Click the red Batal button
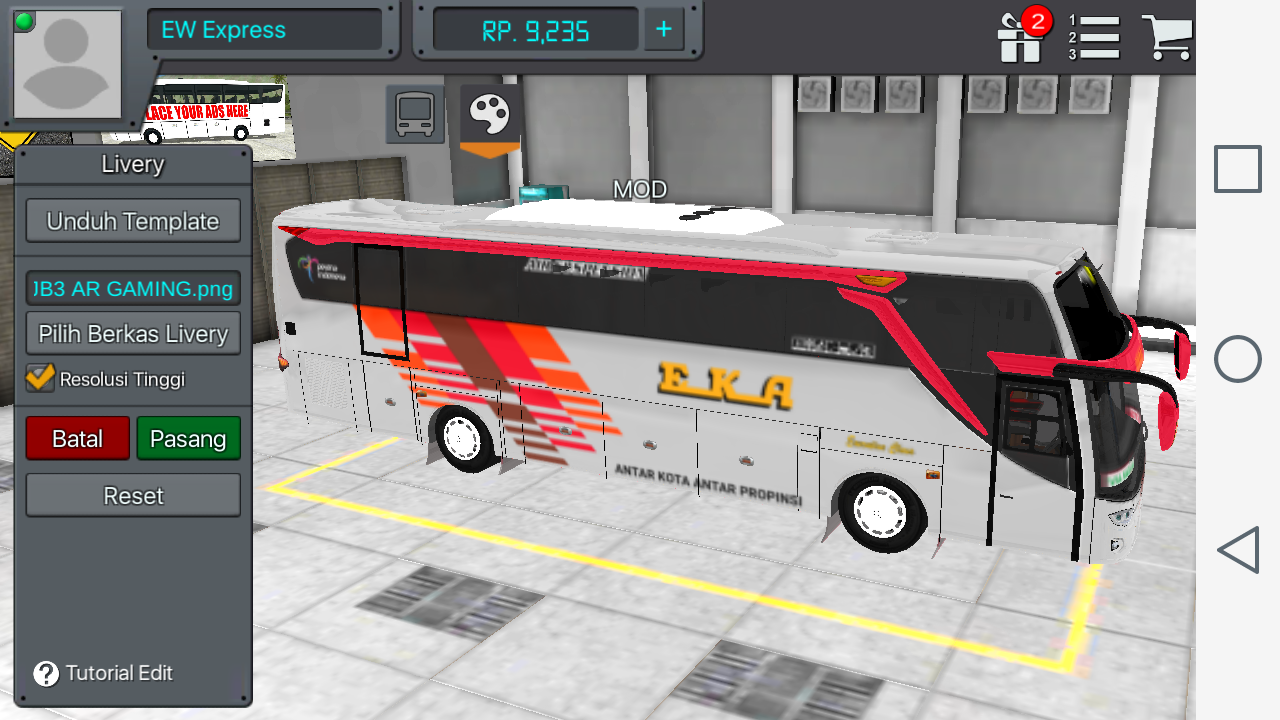Image resolution: width=1280 pixels, height=720 pixels. (x=77, y=438)
